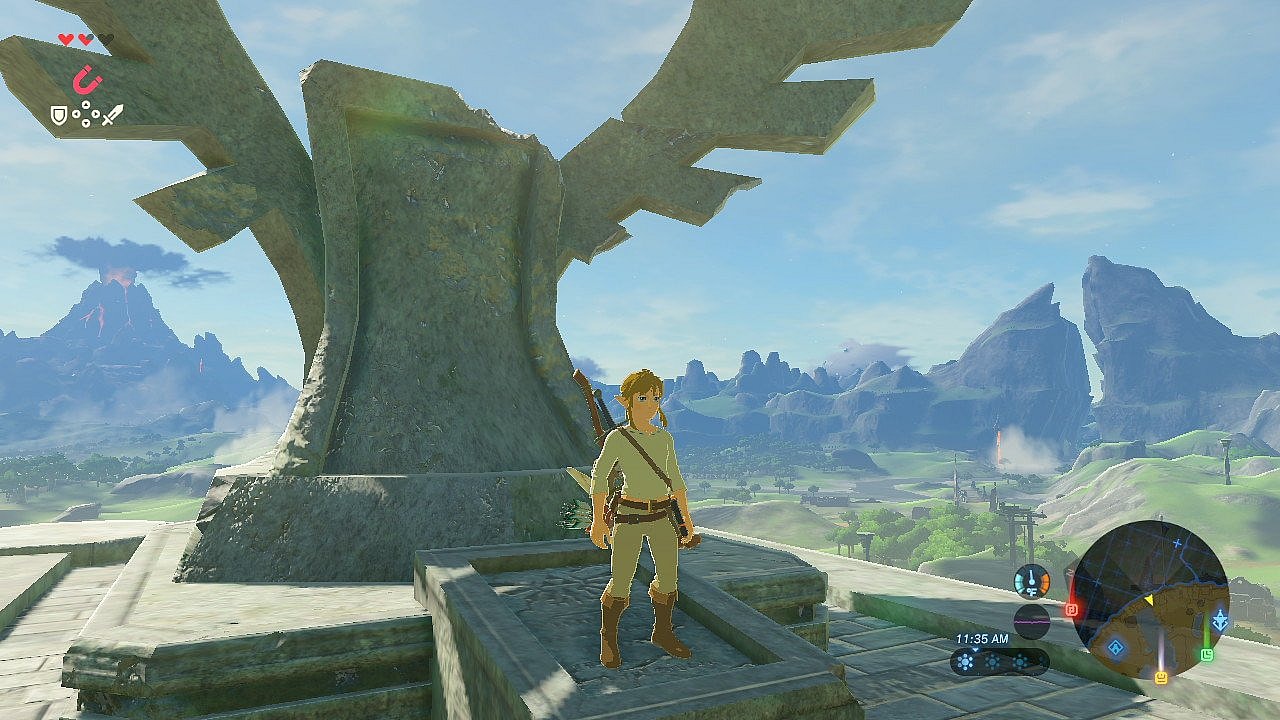This screenshot has height=720, width=1280.
Task: Select the red Magnesis rune icon
Action: point(87,79)
